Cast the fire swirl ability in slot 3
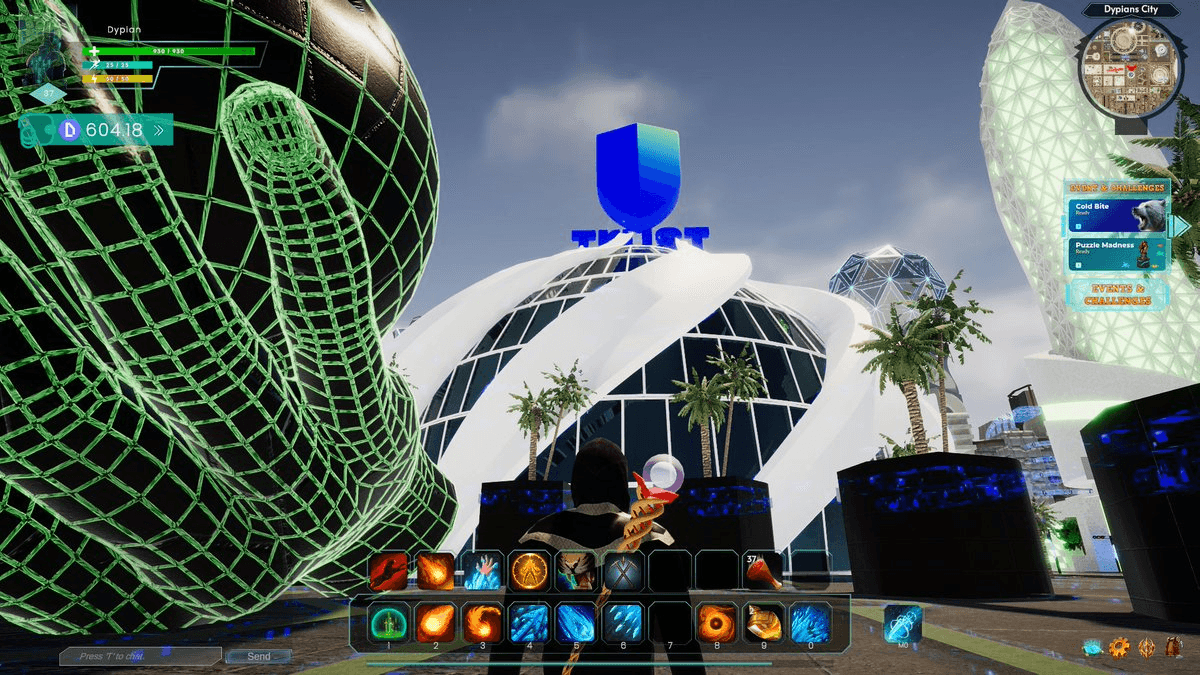1200x675 pixels. [x=481, y=622]
